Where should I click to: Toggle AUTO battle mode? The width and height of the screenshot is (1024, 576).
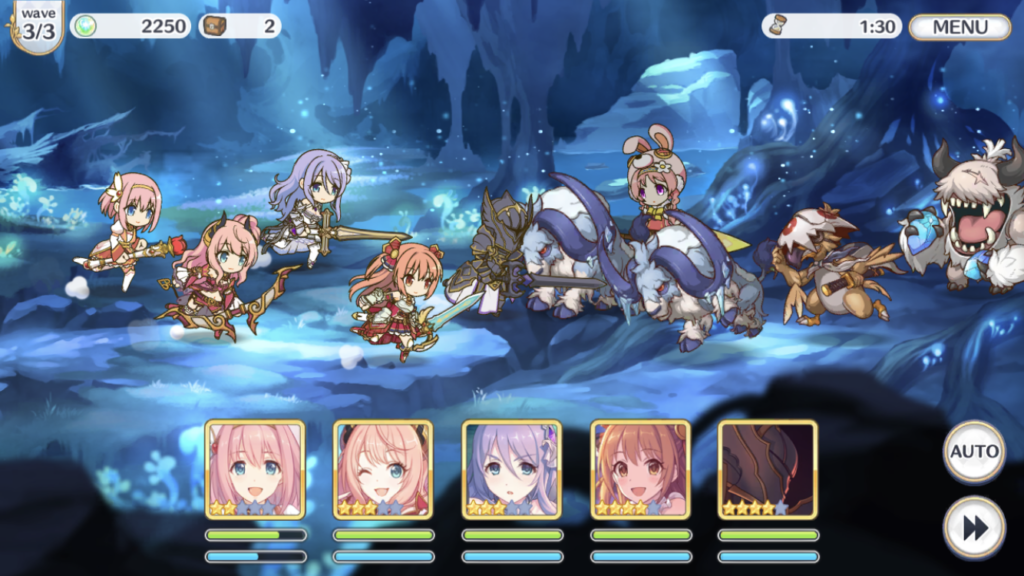coord(974,451)
